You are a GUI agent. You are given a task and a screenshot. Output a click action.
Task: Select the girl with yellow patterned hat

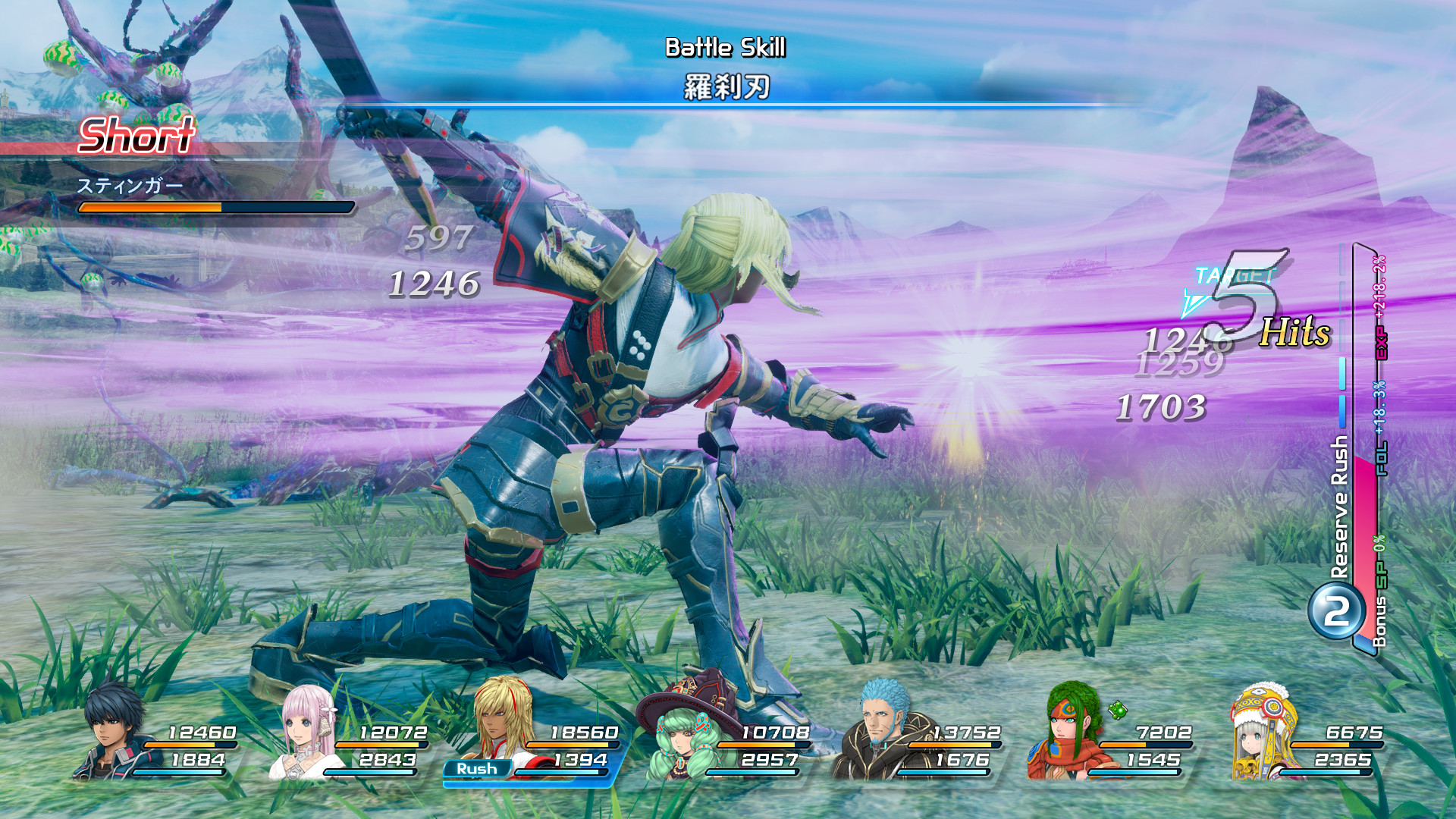(1263, 732)
